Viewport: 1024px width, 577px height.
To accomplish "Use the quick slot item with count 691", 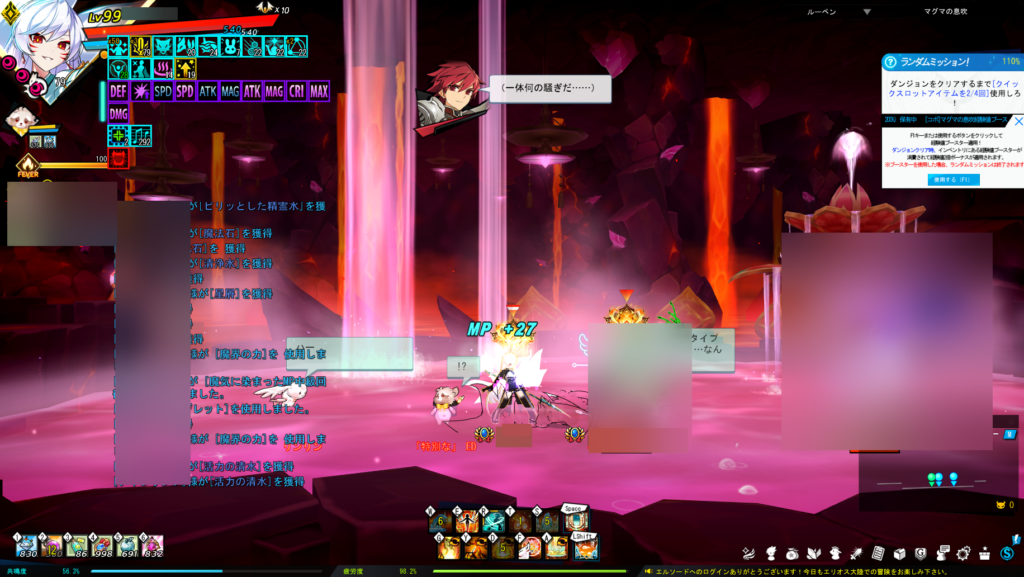I will pyautogui.click(x=127, y=545).
